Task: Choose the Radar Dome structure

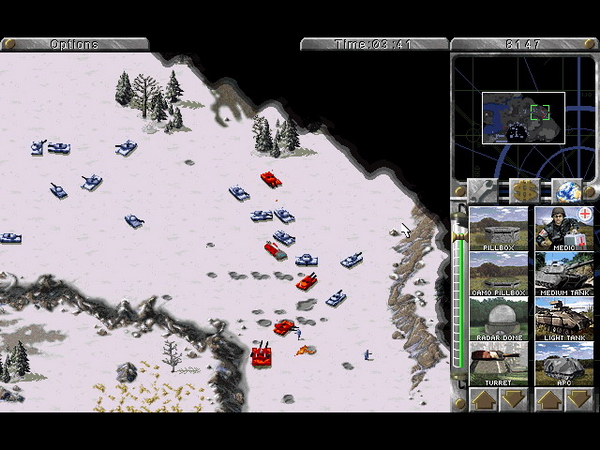Action: coord(499,320)
